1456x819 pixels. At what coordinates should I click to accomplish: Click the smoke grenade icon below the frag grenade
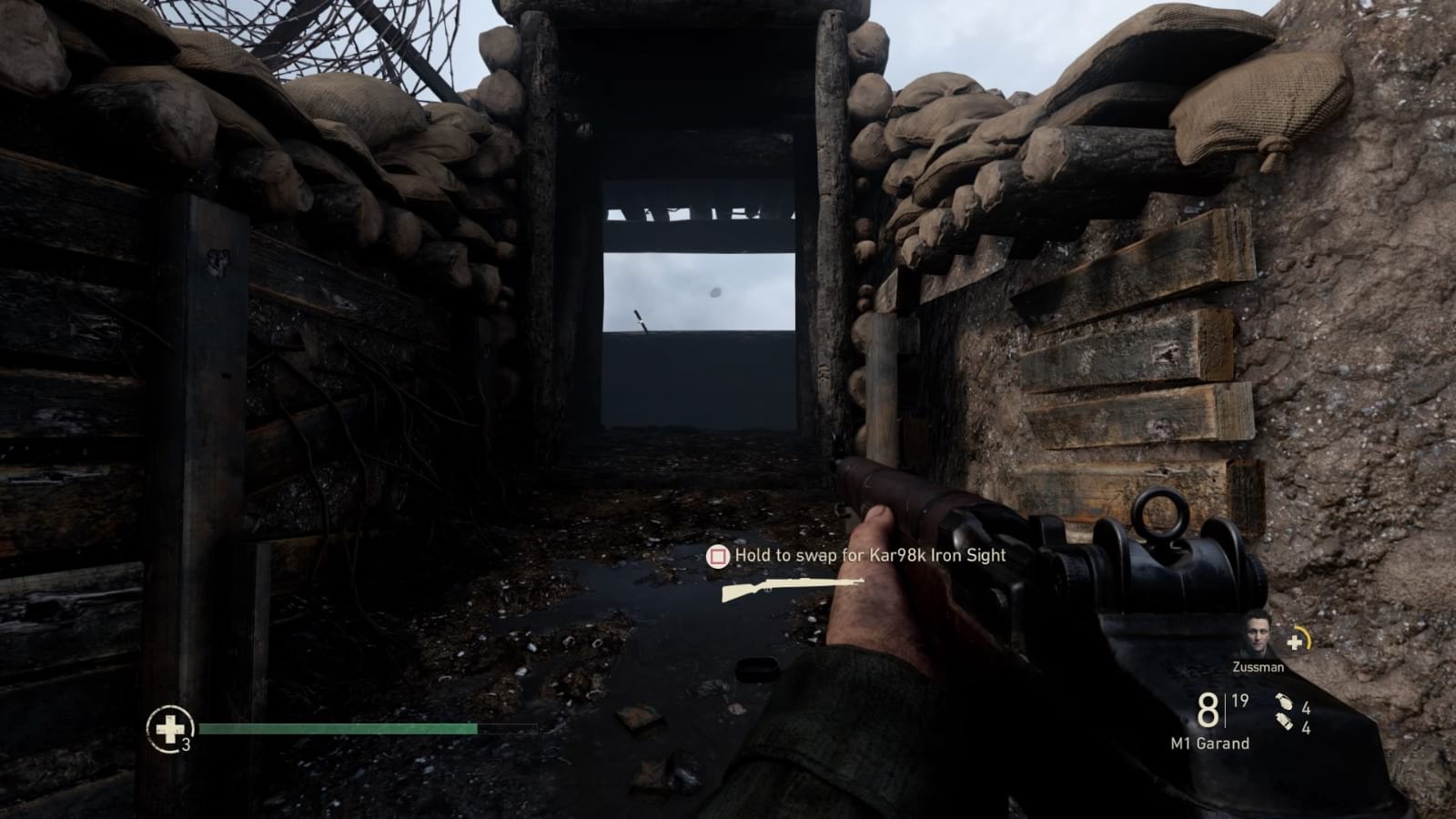coord(1283,722)
